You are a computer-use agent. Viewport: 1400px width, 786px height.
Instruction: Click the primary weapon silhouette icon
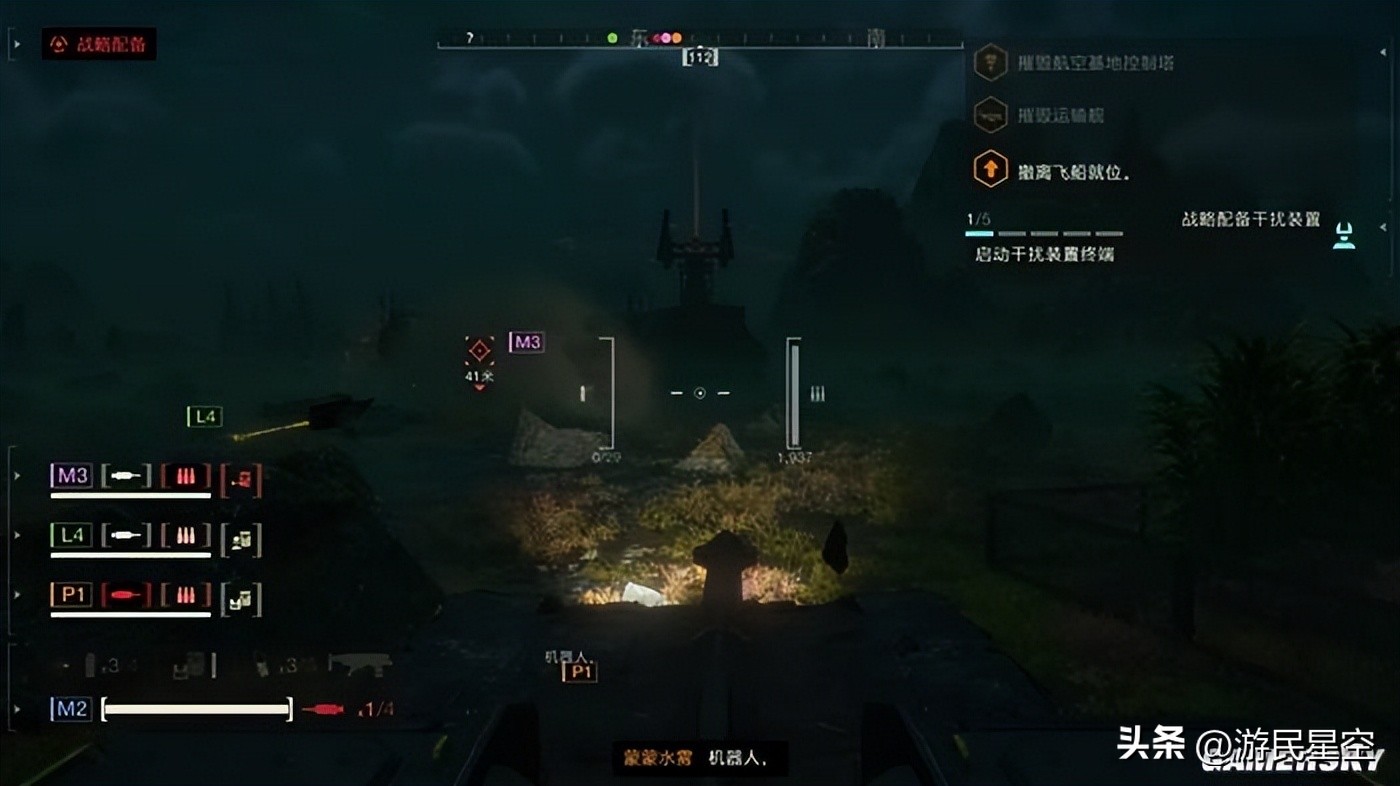tap(360, 663)
